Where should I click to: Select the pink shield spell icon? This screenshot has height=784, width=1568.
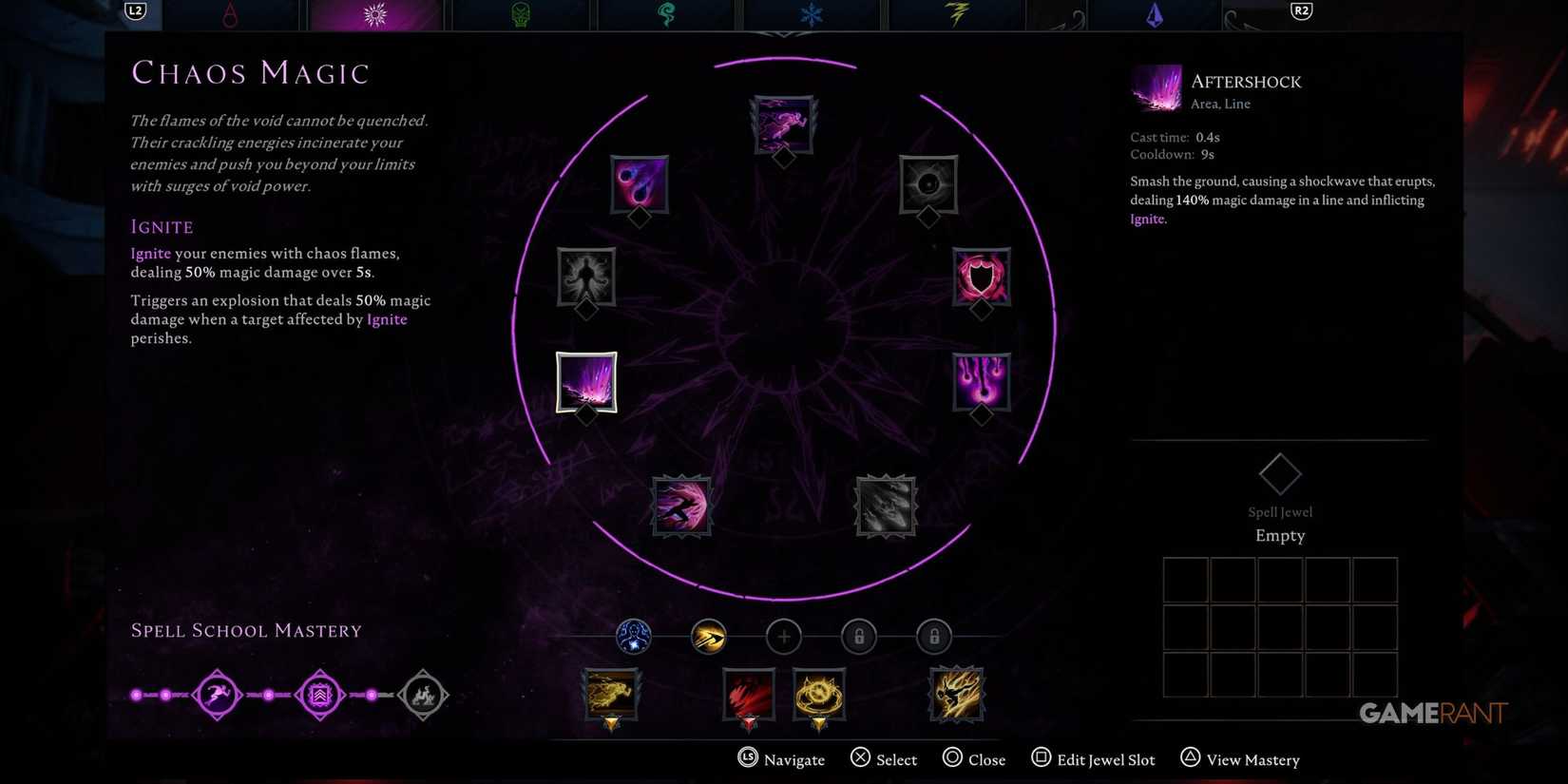point(981,278)
